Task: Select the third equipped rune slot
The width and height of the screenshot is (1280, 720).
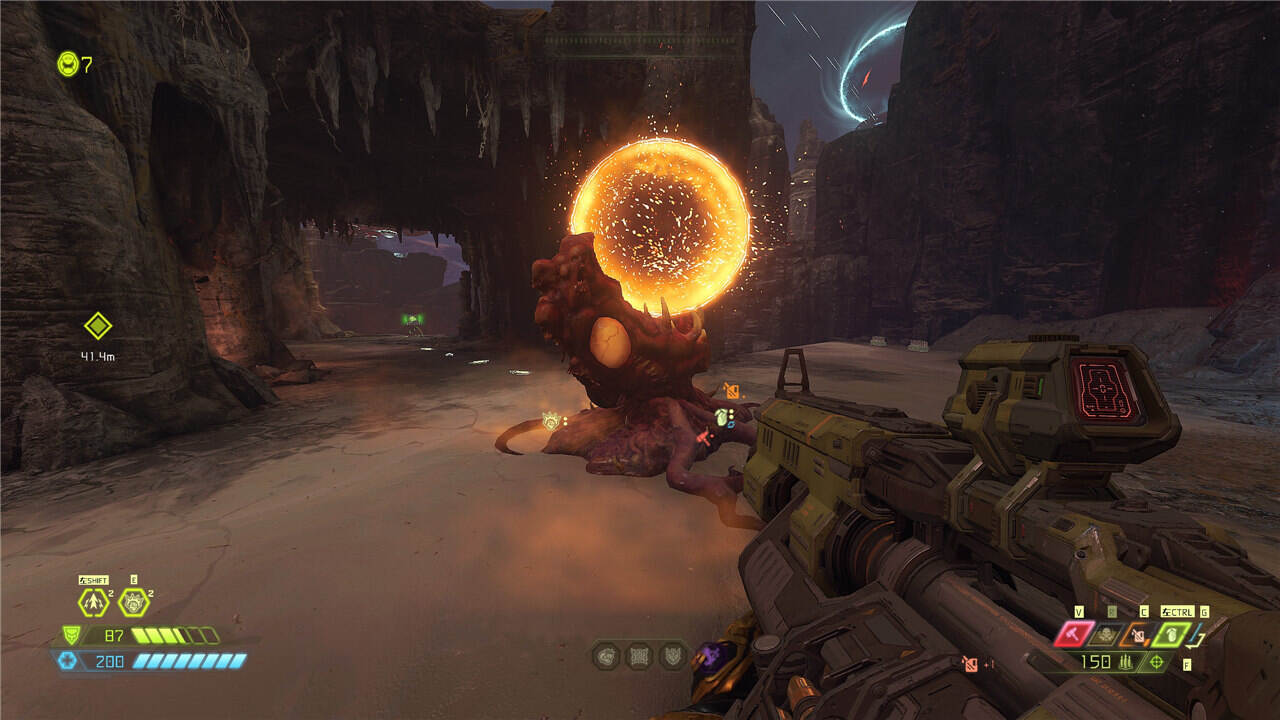Action: point(672,656)
